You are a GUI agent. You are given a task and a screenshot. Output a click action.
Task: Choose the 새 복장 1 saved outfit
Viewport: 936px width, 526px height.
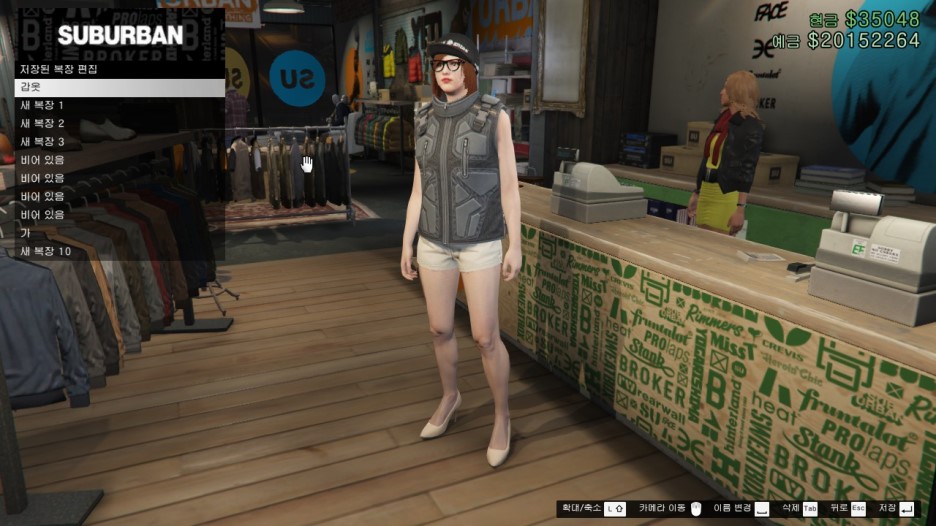[x=119, y=106]
